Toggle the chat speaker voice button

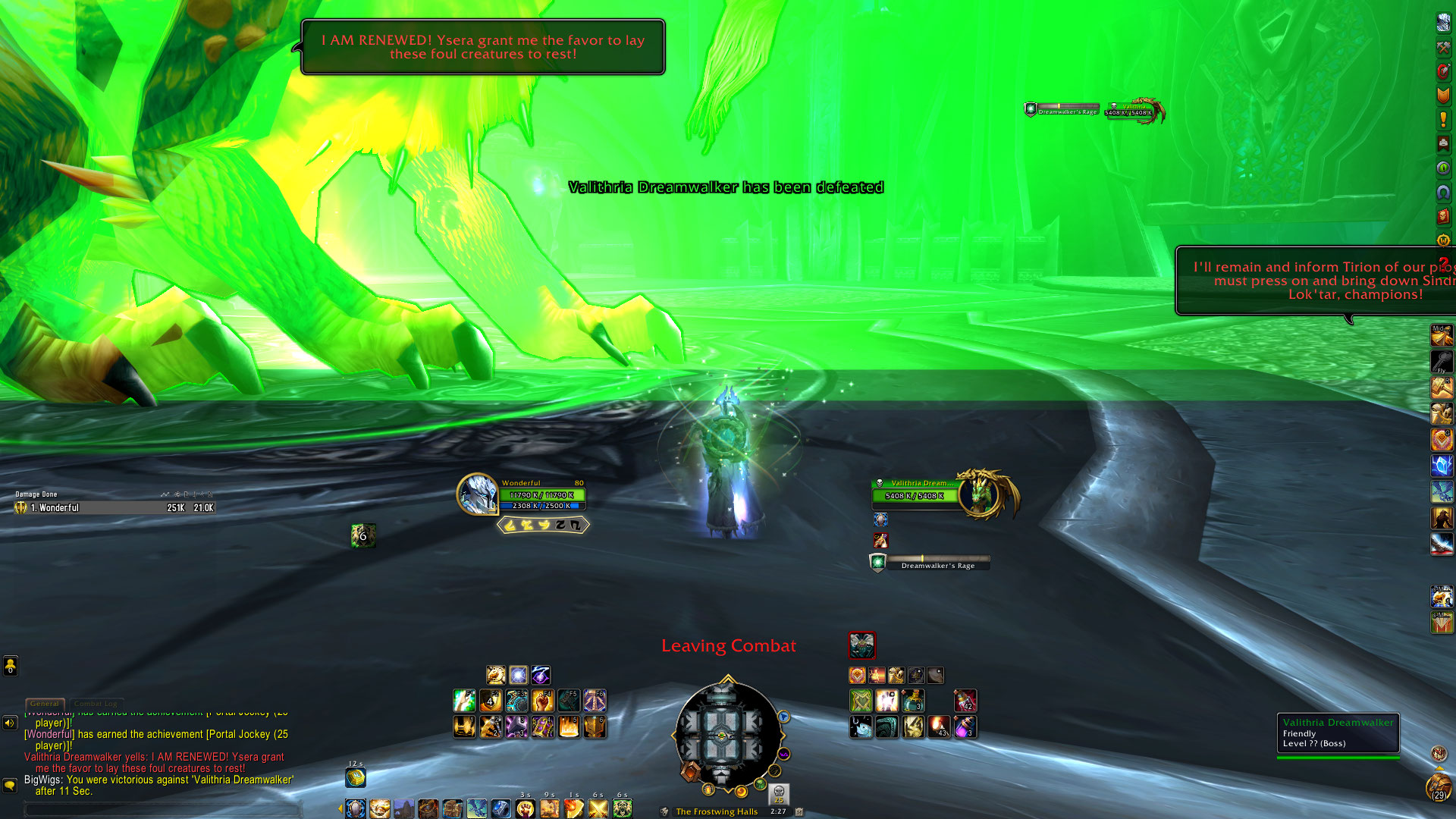[10, 723]
